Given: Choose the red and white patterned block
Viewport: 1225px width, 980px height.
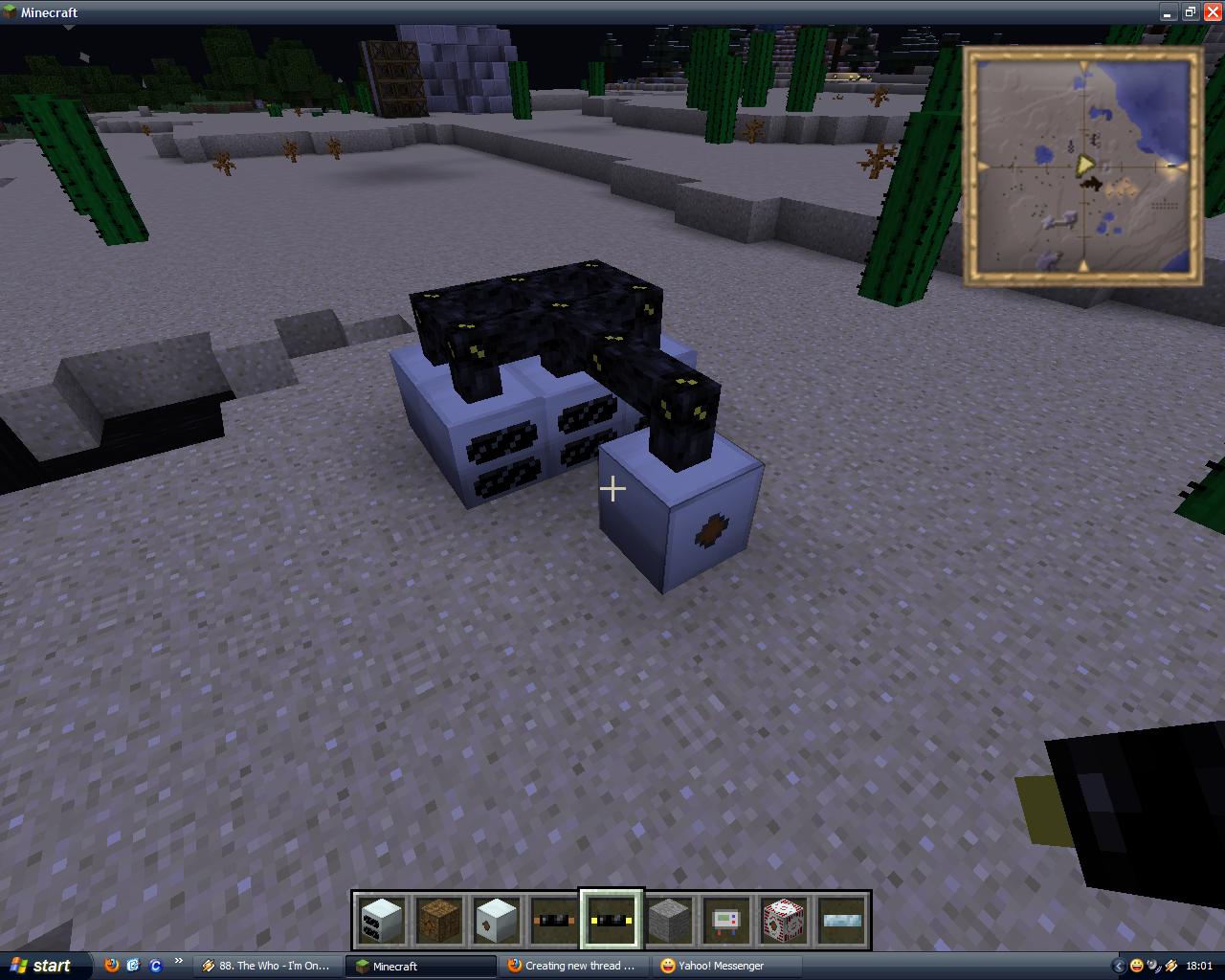Looking at the screenshot, I should [784, 921].
